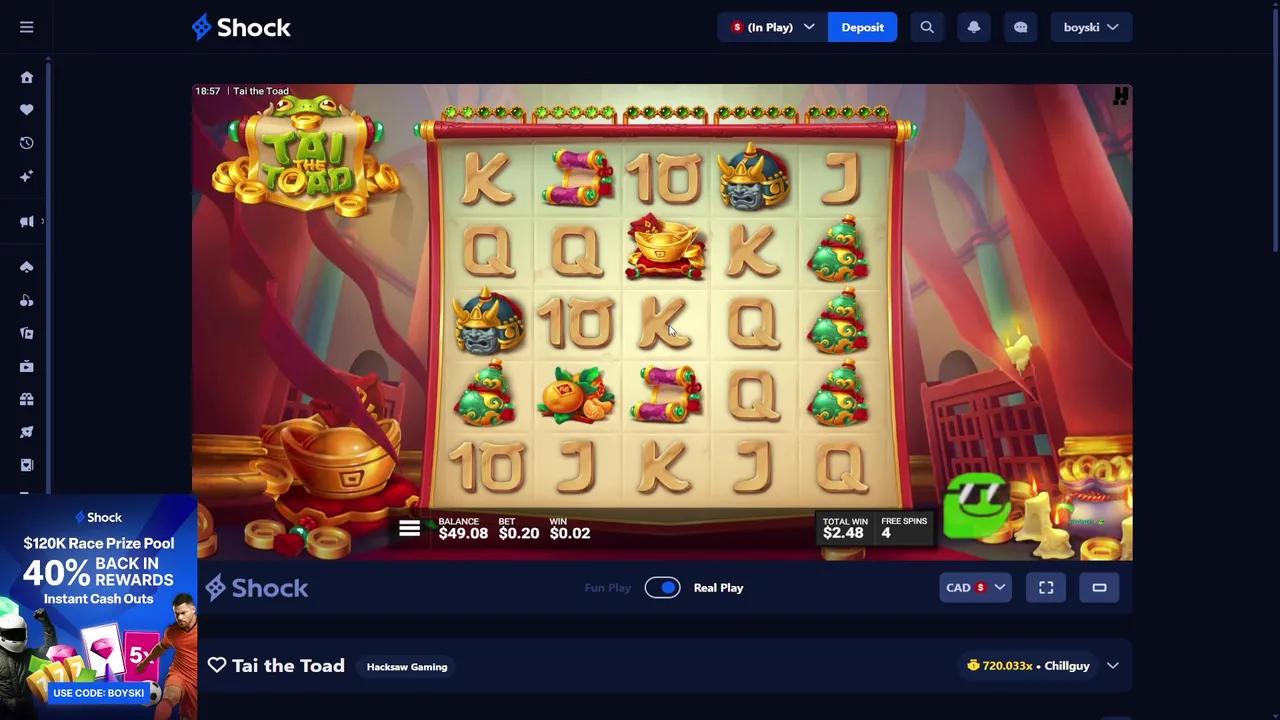The height and width of the screenshot is (720, 1280).
Task: Open the CAD currency dropdown
Action: click(x=974, y=587)
